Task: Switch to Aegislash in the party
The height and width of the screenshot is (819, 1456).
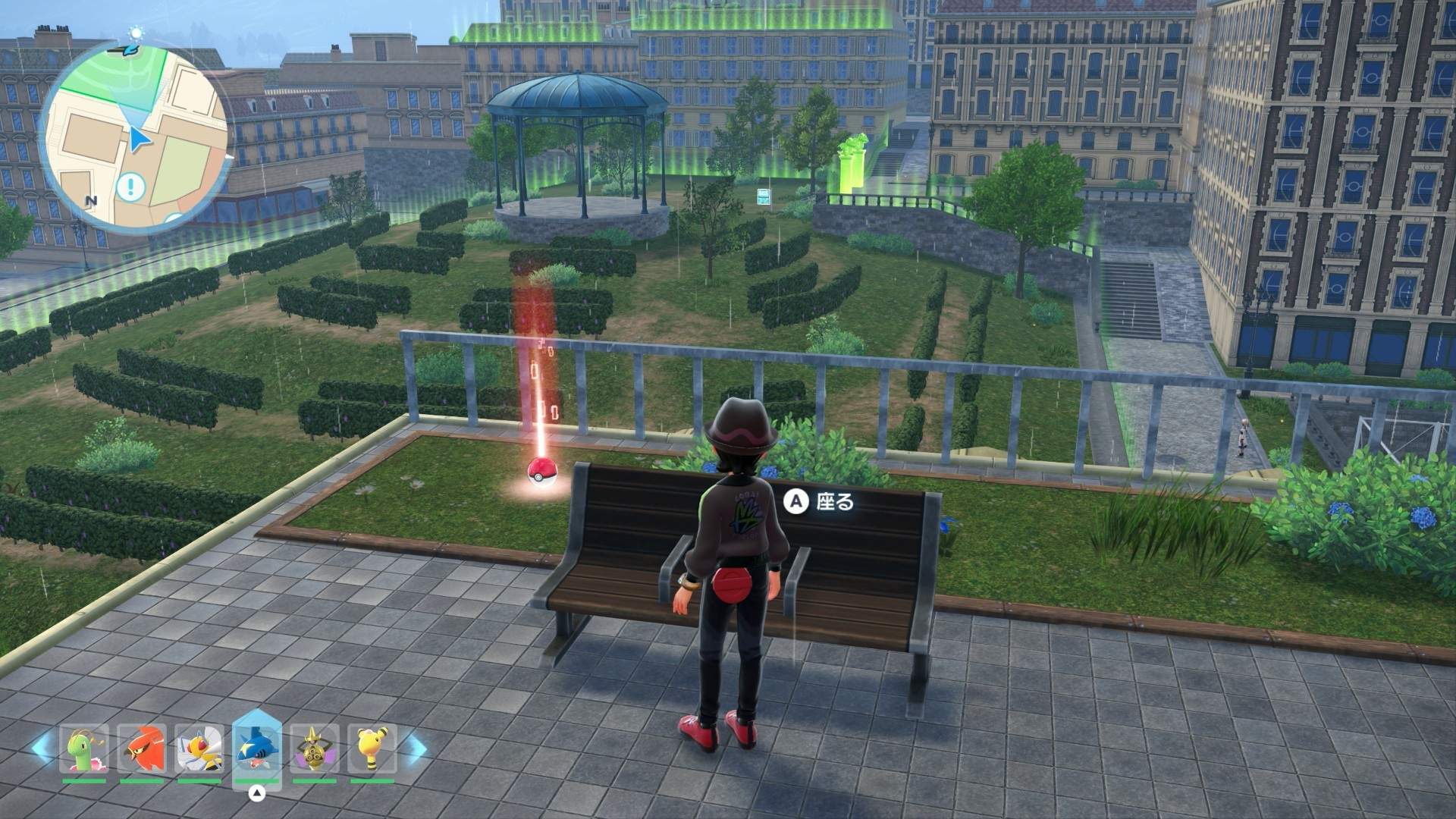Action: (315, 749)
